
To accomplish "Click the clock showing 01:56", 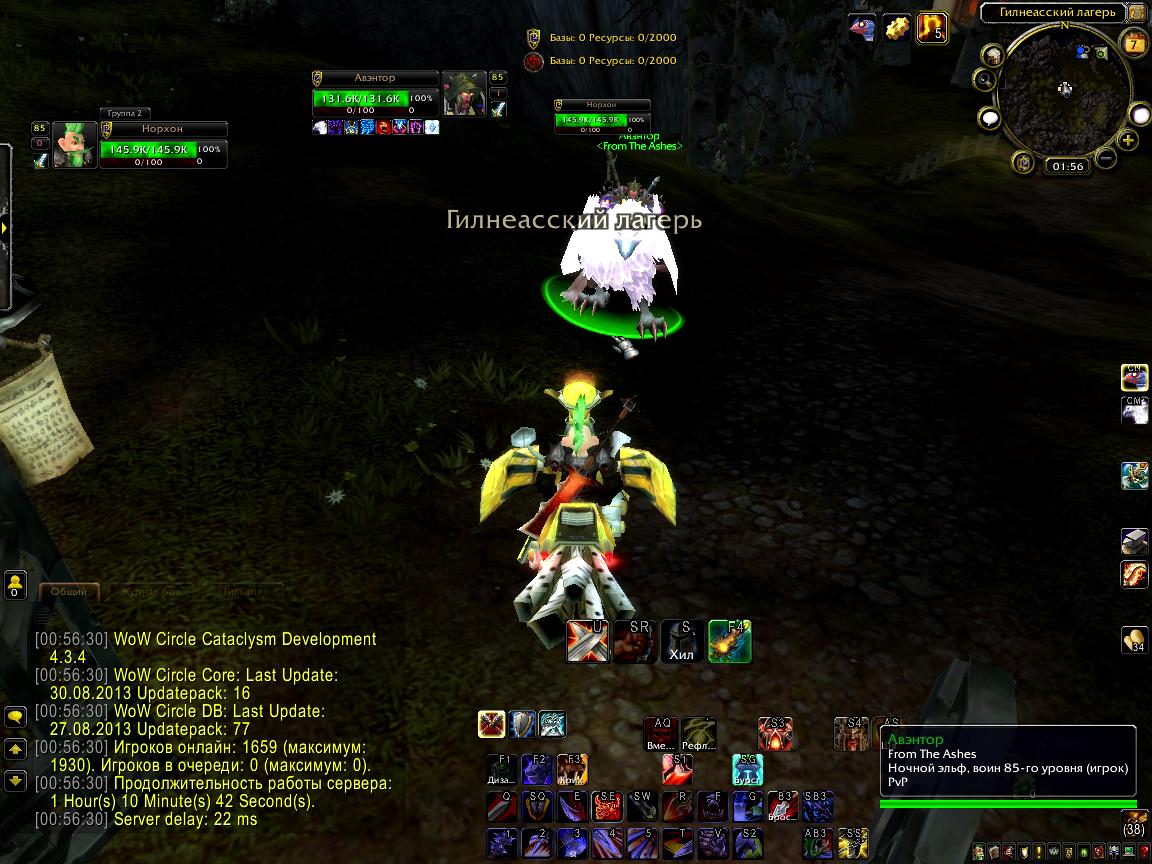I will [x=1068, y=166].
